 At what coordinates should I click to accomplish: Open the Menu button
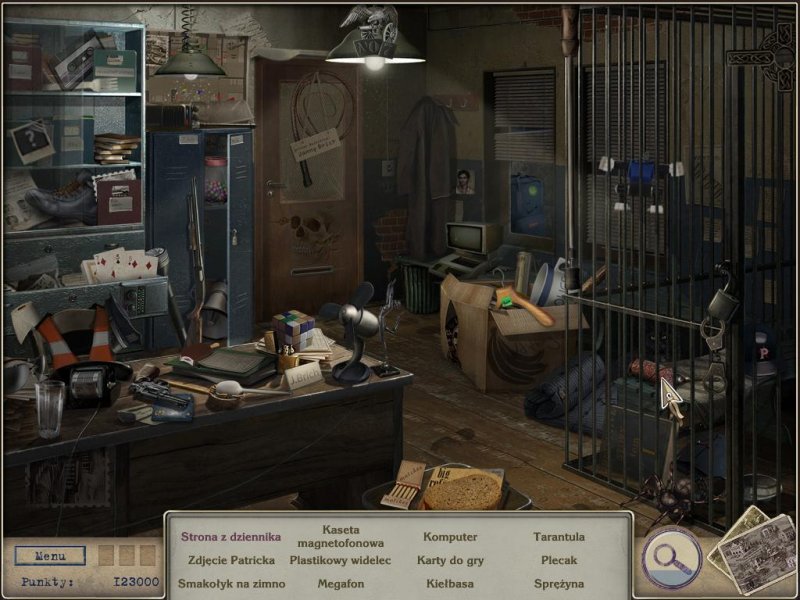(x=50, y=555)
